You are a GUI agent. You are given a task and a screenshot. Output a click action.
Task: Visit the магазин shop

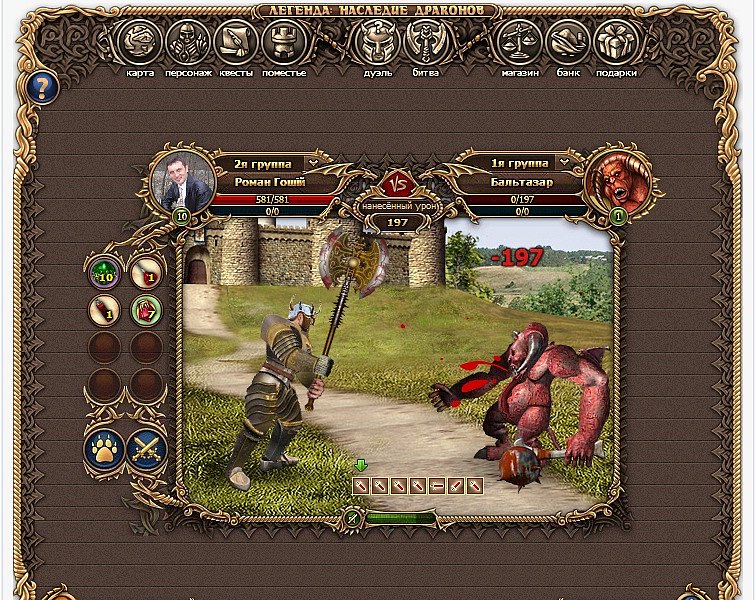[519, 42]
